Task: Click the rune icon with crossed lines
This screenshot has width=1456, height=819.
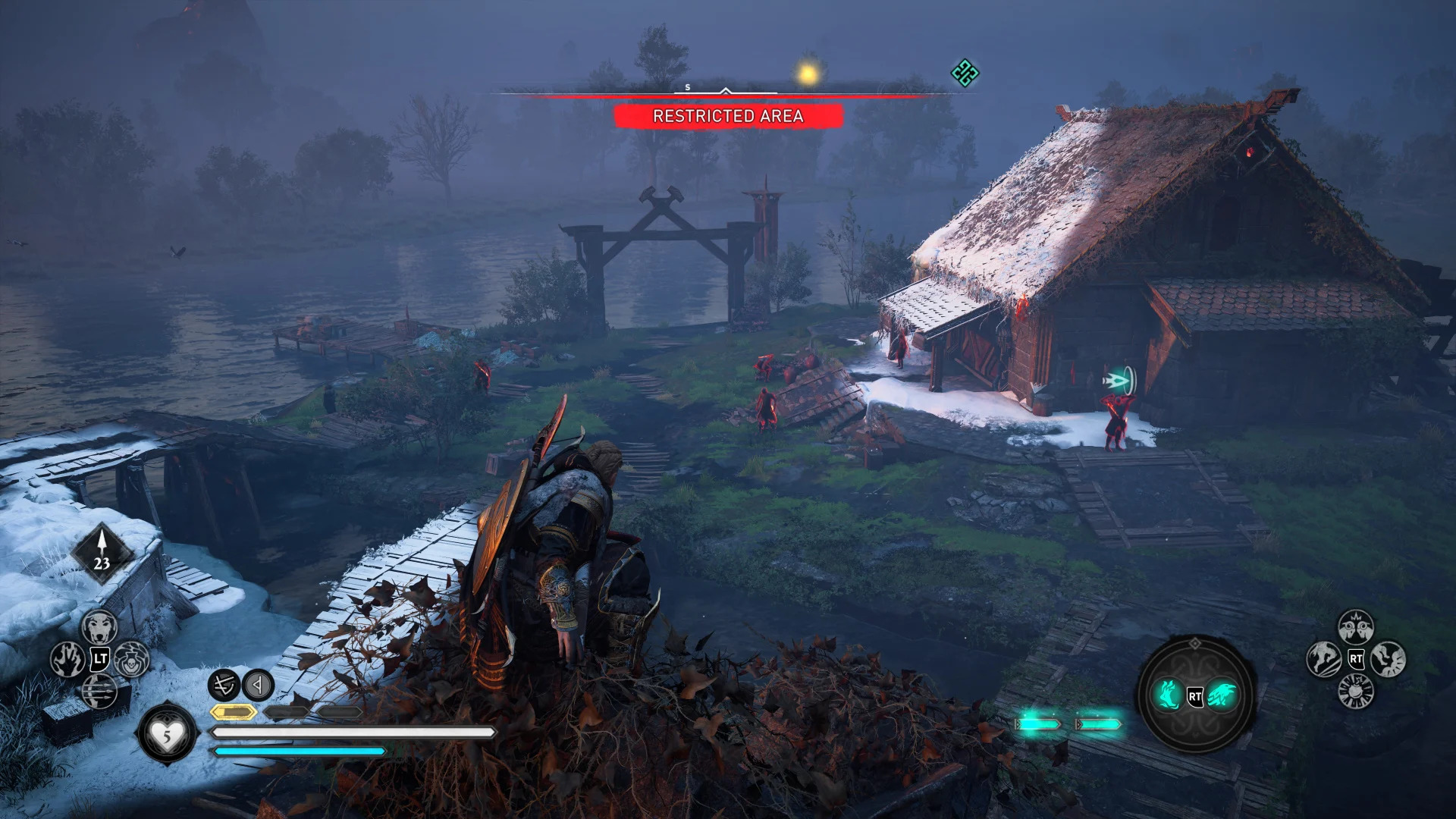Action: click(224, 686)
